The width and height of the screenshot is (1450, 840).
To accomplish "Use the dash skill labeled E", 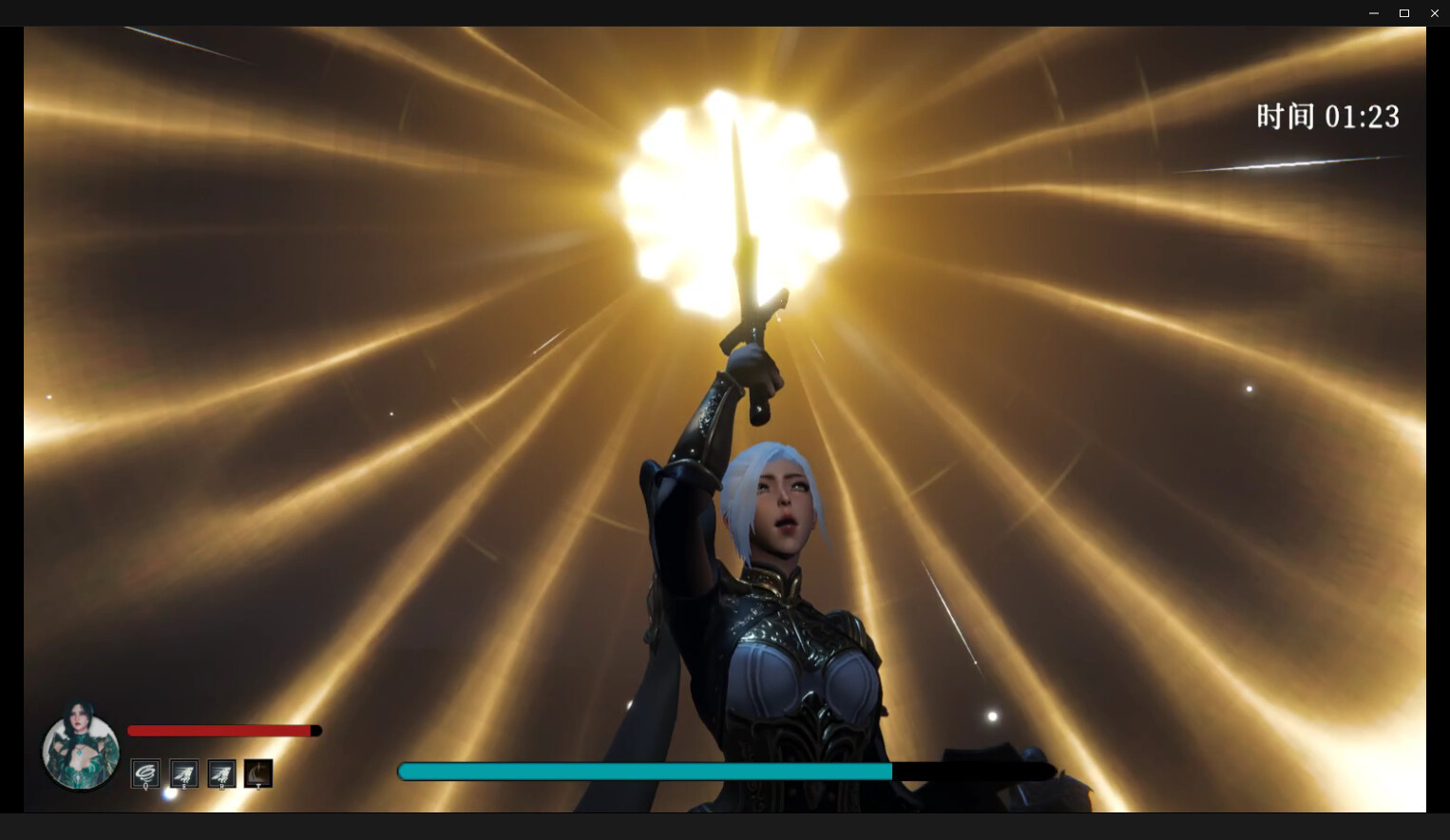I will pos(183,773).
